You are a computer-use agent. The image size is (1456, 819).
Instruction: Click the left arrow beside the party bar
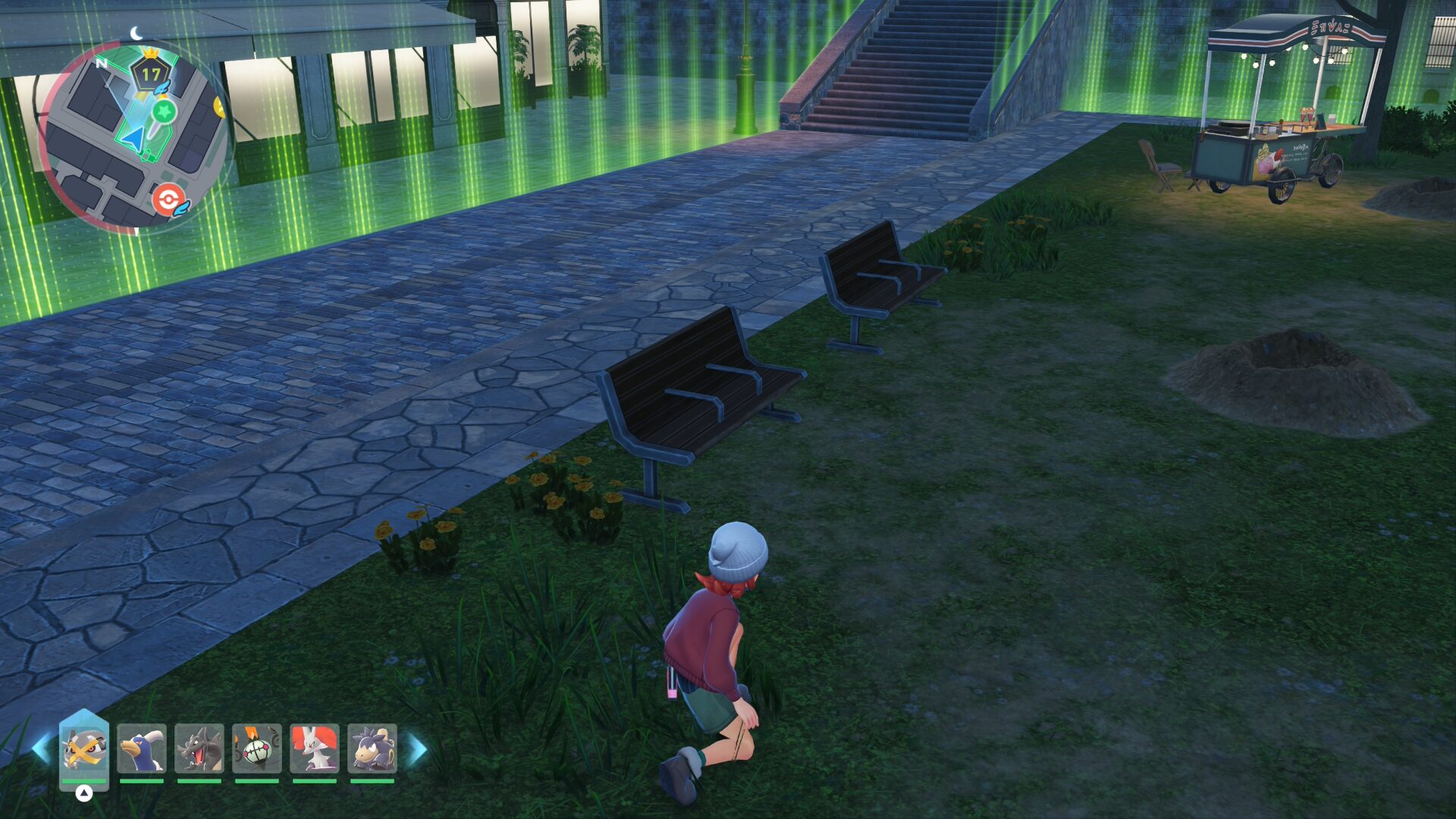pyautogui.click(x=41, y=749)
